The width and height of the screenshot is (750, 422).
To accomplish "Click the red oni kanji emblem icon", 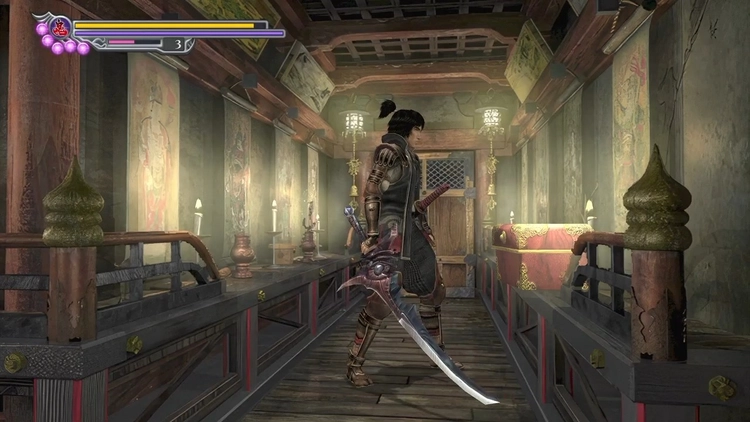I will click(x=61, y=27).
